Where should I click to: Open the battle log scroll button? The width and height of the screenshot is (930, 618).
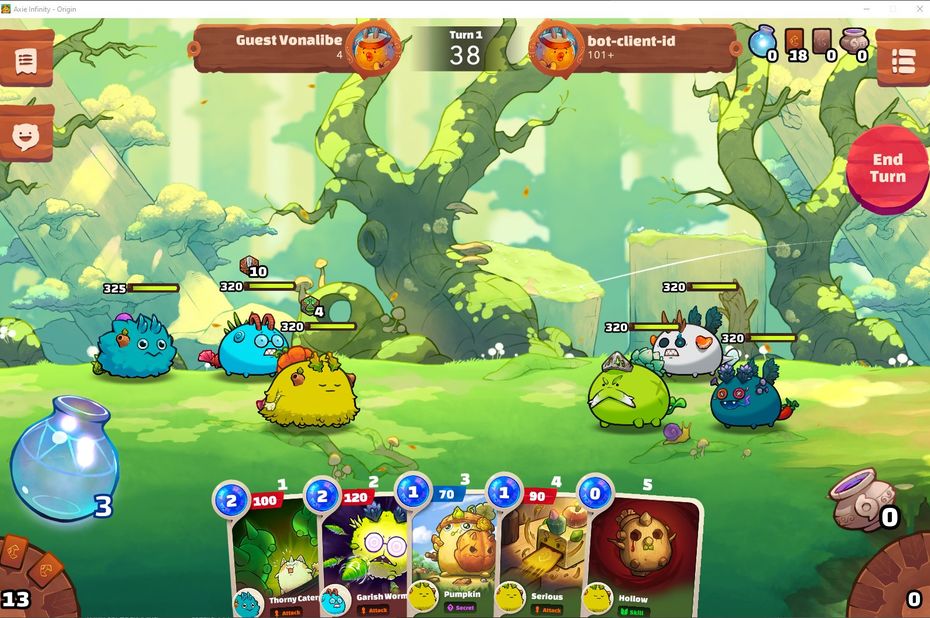tap(25, 60)
